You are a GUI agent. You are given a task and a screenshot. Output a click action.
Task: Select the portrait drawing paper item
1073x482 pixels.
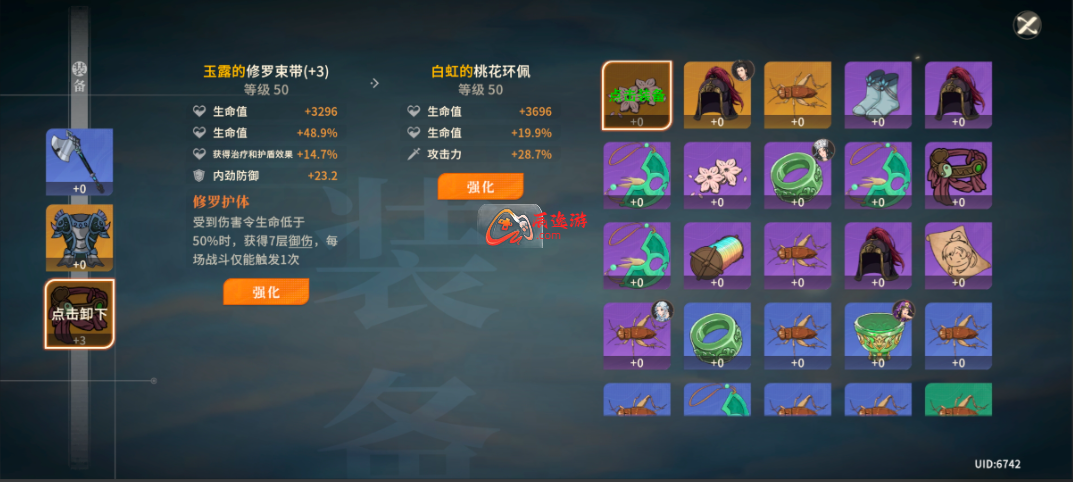coord(957,255)
